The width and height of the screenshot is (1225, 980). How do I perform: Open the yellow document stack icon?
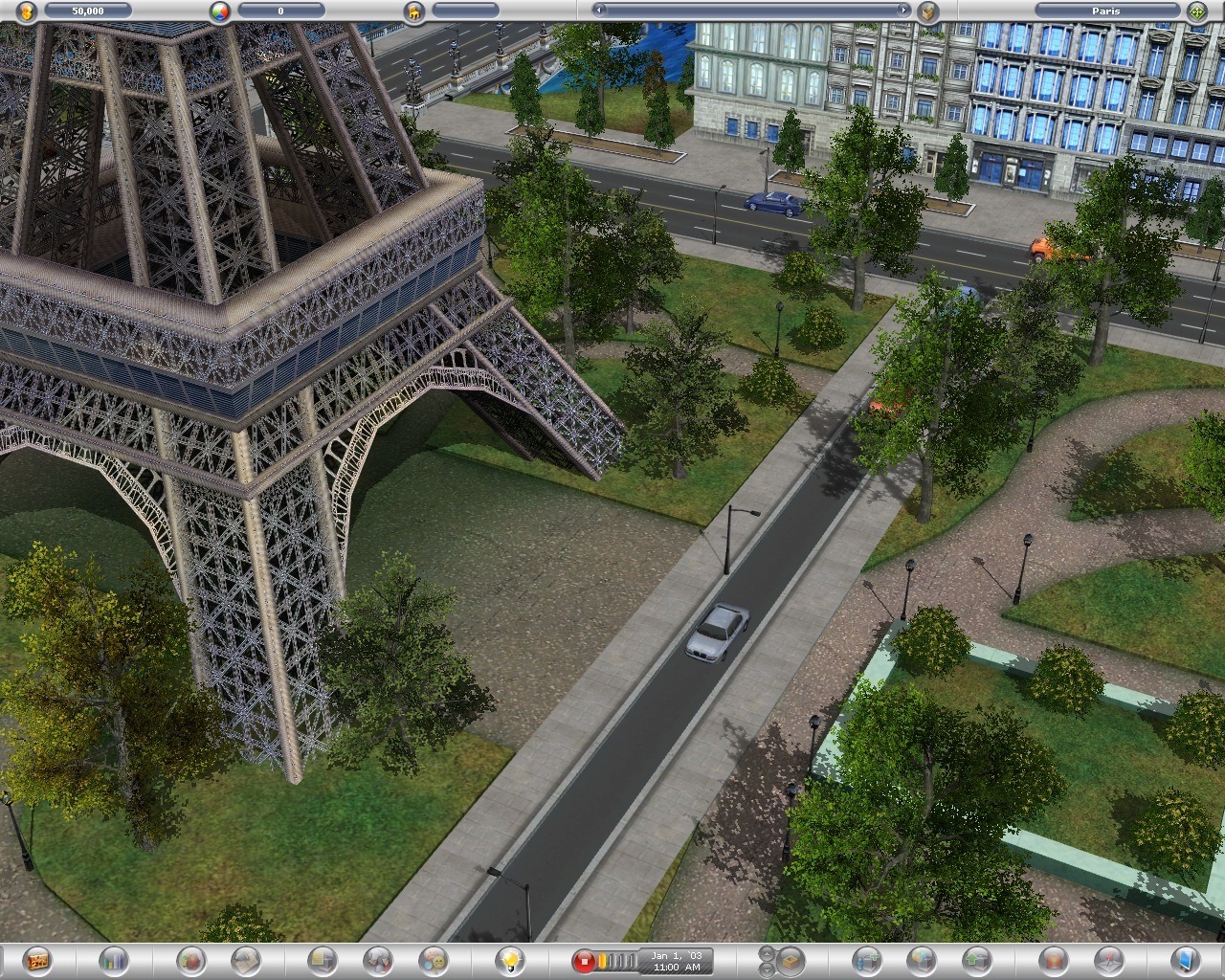tap(323, 959)
